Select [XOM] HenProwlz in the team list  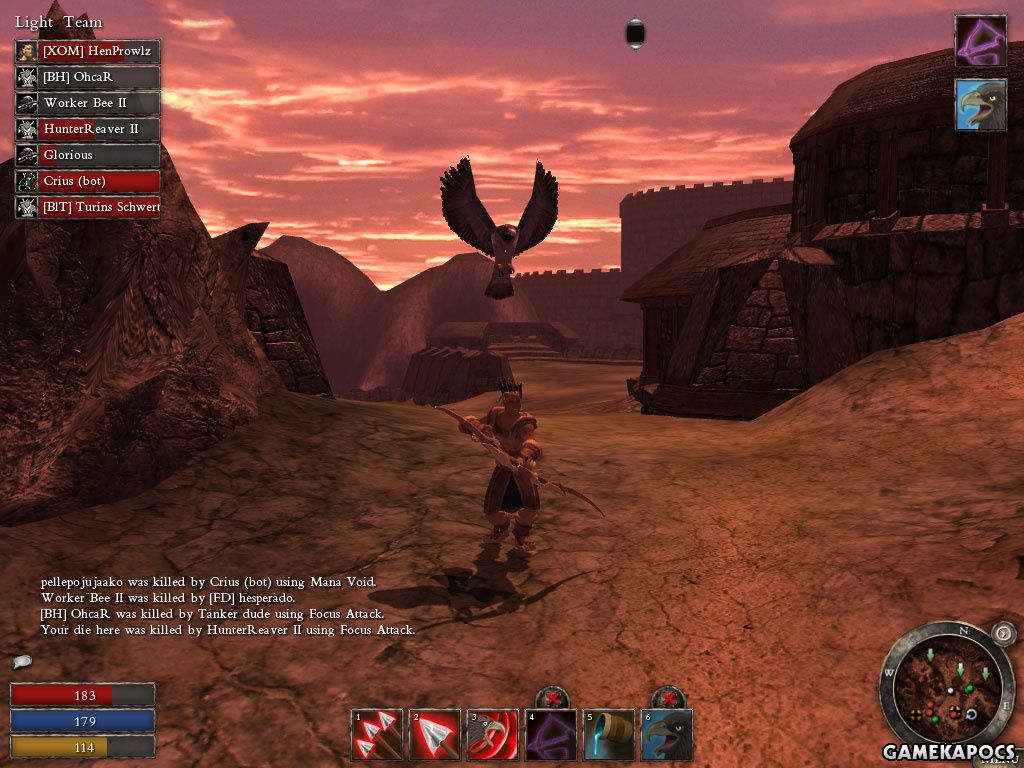[88, 51]
